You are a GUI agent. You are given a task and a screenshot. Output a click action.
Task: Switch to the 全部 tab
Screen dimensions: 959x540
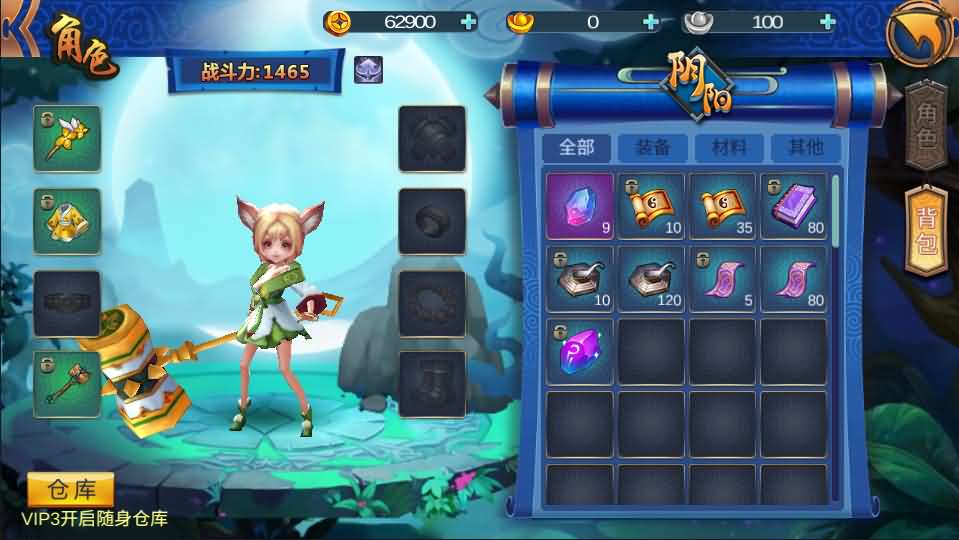point(577,147)
